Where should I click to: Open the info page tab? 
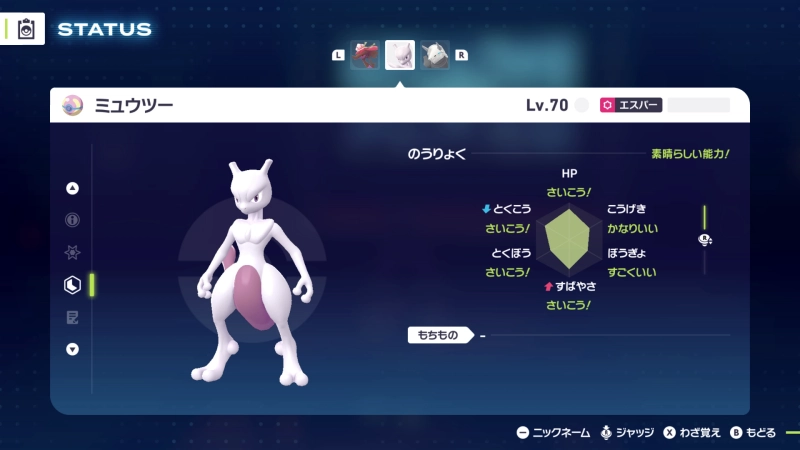72,220
